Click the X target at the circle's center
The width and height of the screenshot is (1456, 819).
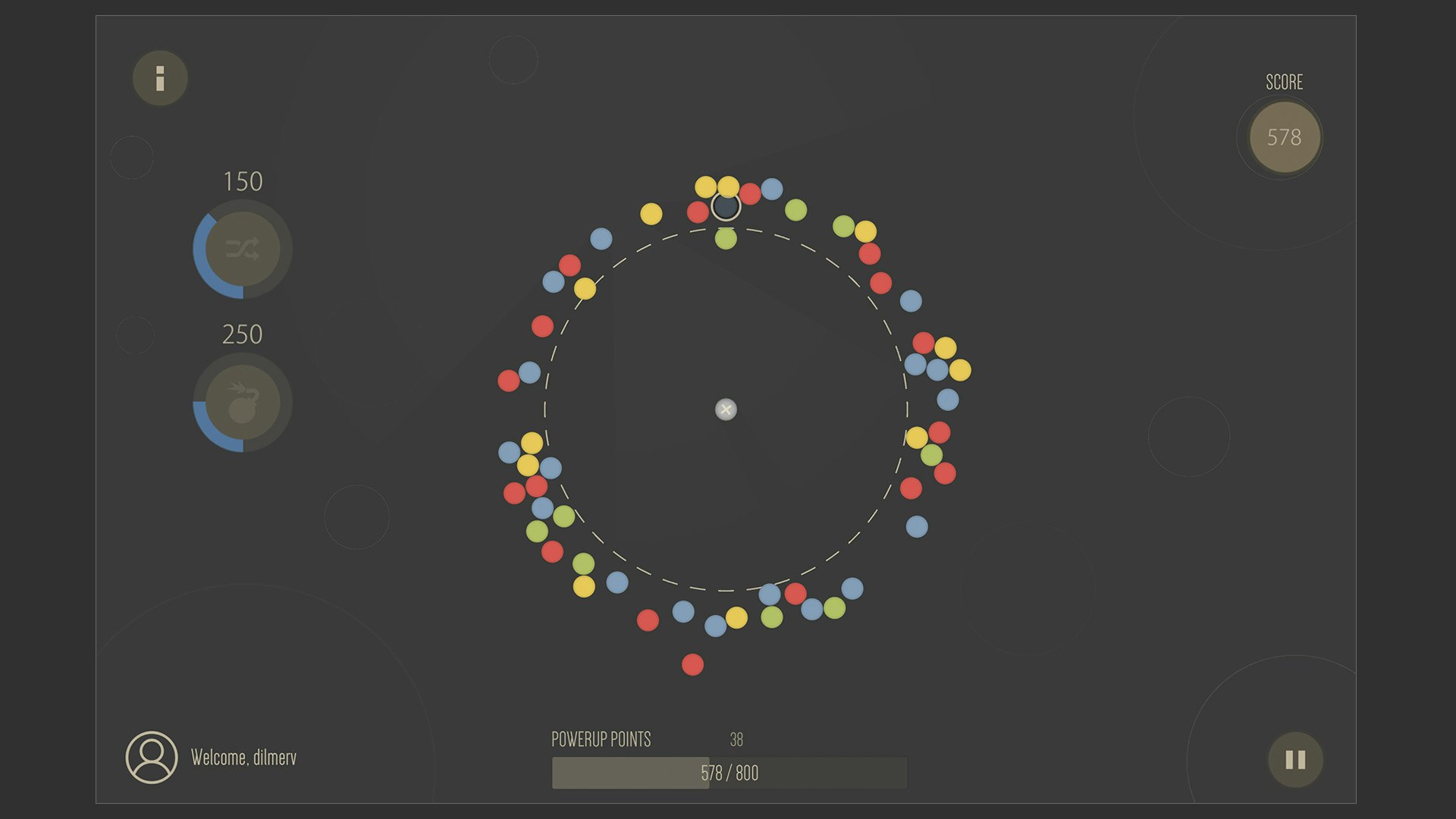click(x=726, y=409)
